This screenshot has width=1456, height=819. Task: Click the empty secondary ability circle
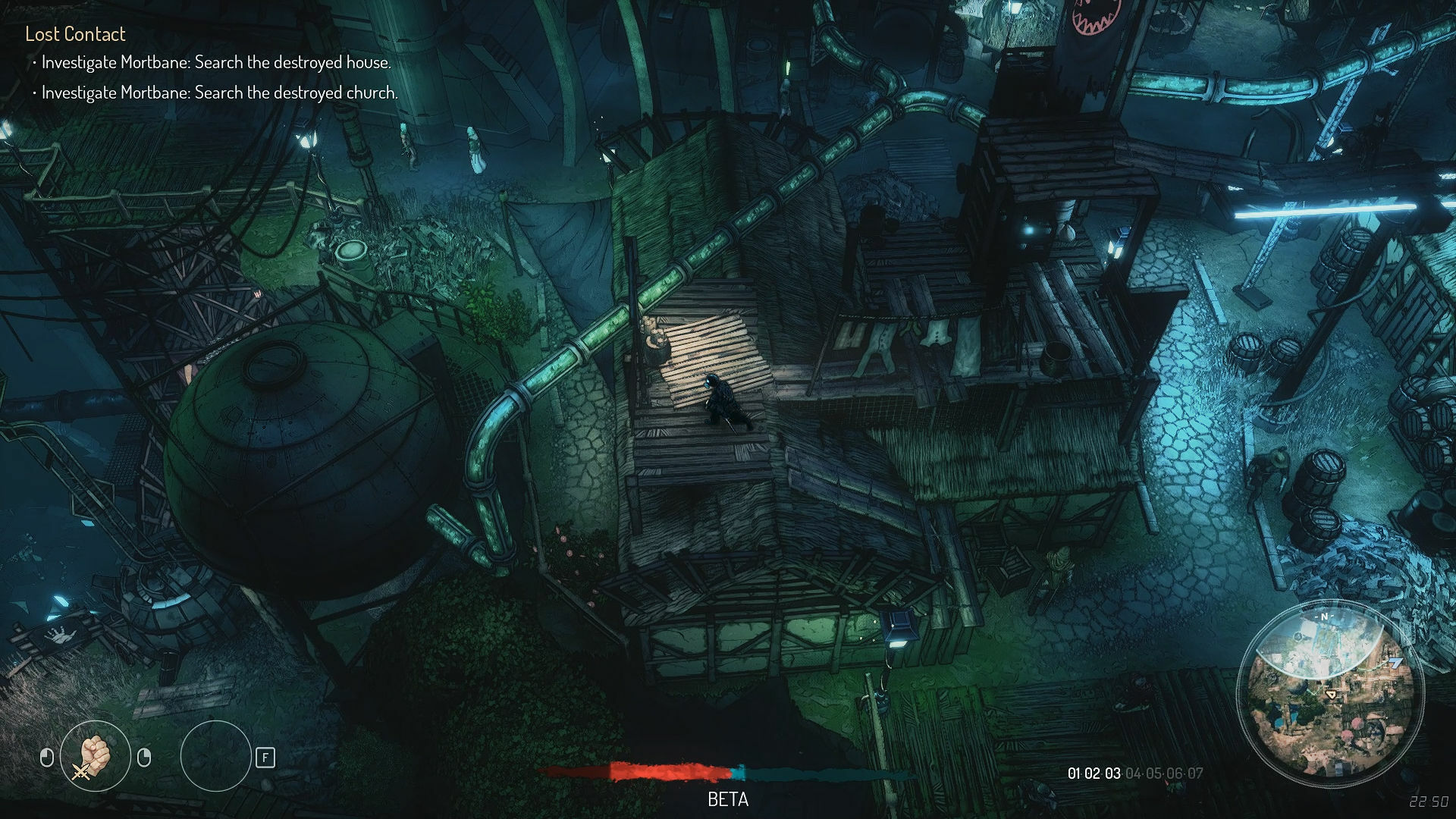click(x=217, y=757)
